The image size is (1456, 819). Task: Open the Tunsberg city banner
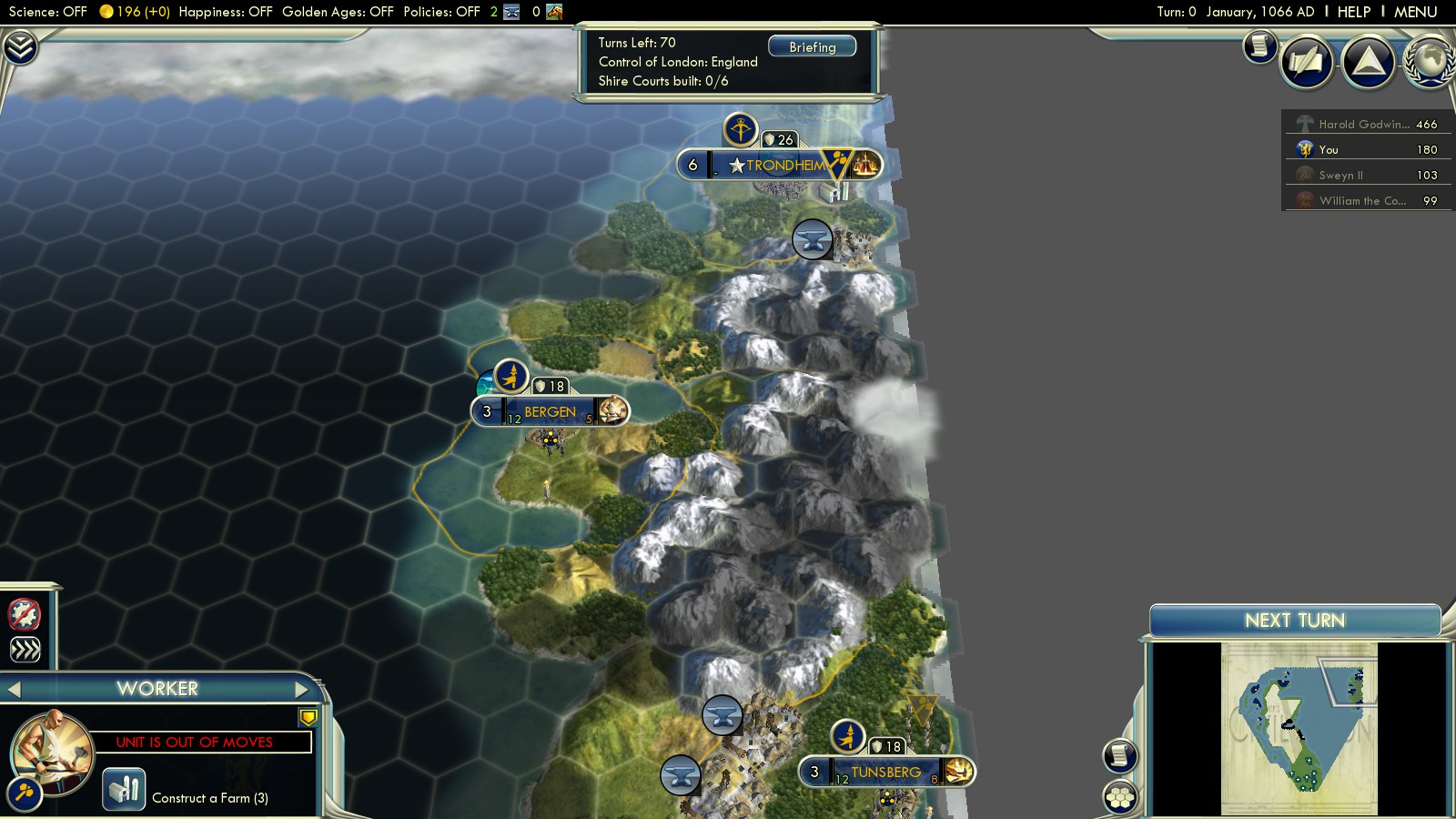[x=885, y=773]
